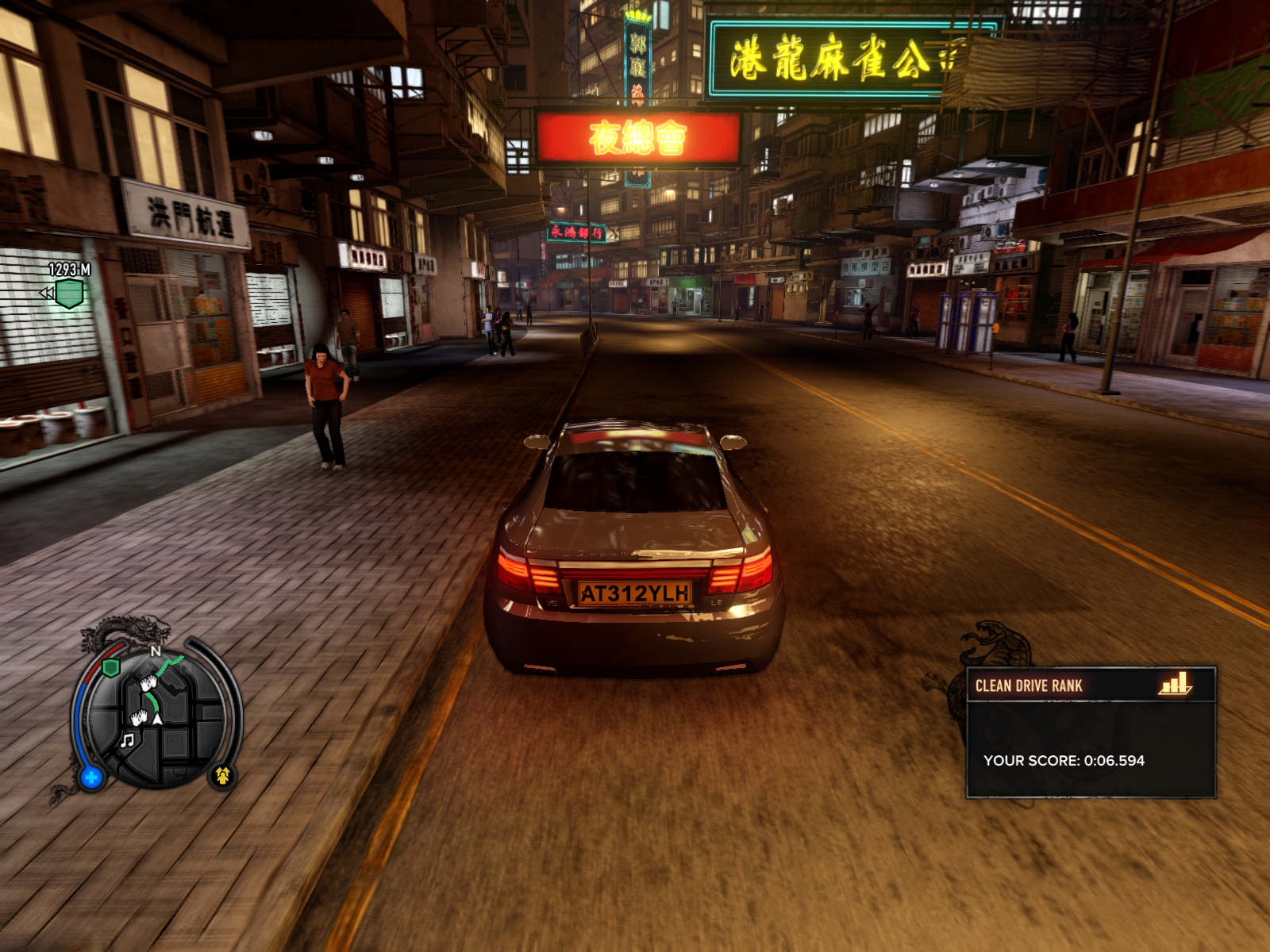Viewport: 1270px width, 952px height.
Task: Click the white player arrow on the minimap
Action: [158, 719]
